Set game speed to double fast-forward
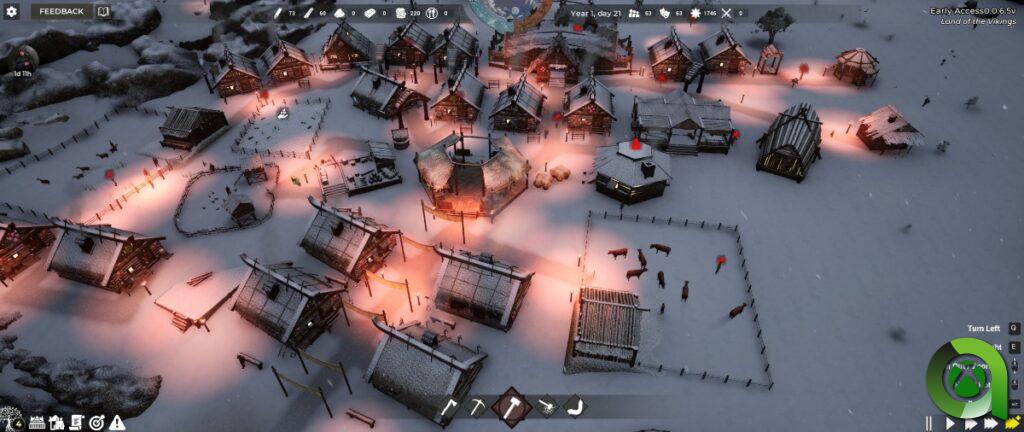The height and width of the screenshot is (432, 1024). [969, 423]
